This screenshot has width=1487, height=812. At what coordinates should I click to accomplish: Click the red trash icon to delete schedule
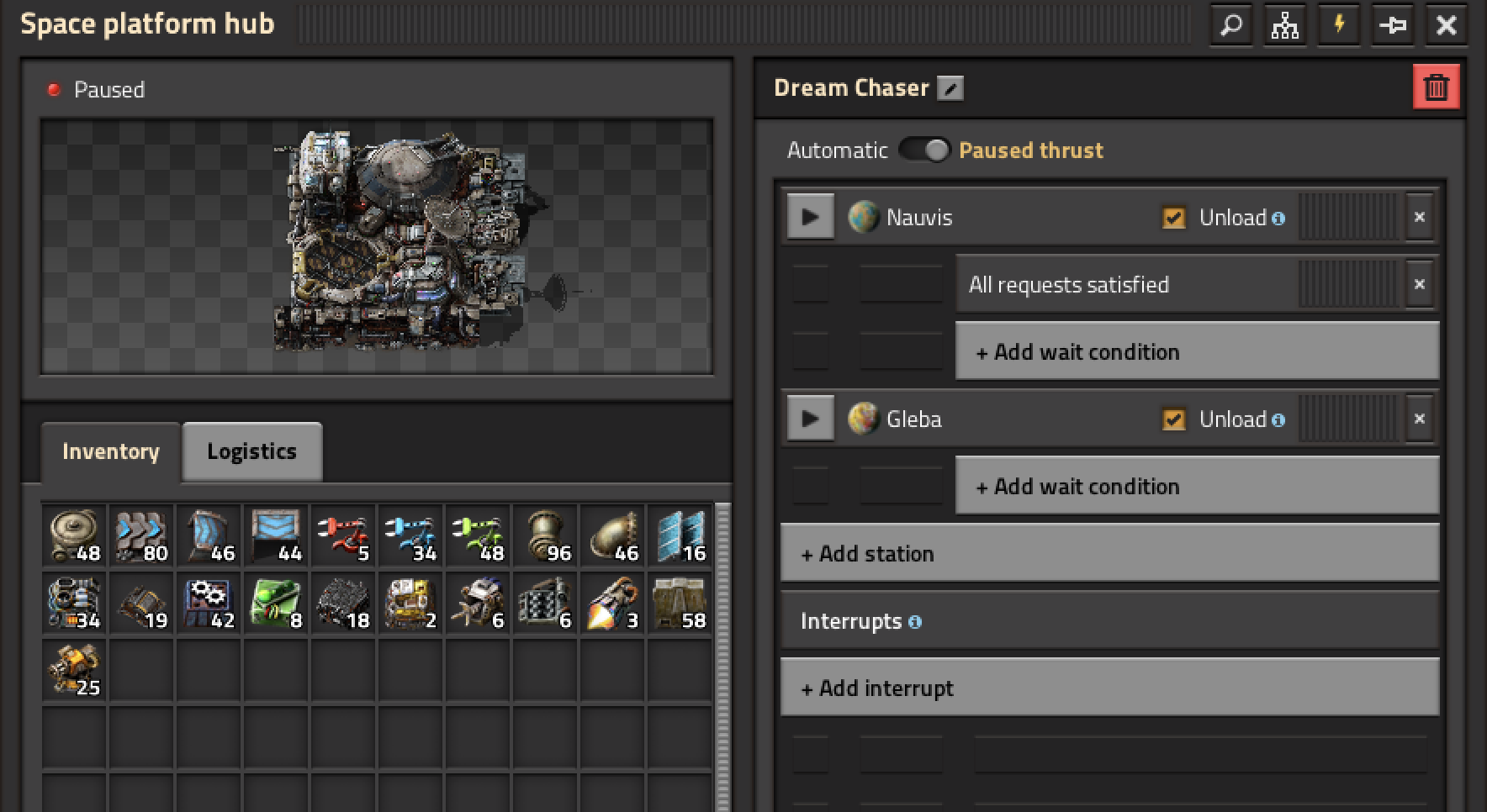coord(1436,87)
